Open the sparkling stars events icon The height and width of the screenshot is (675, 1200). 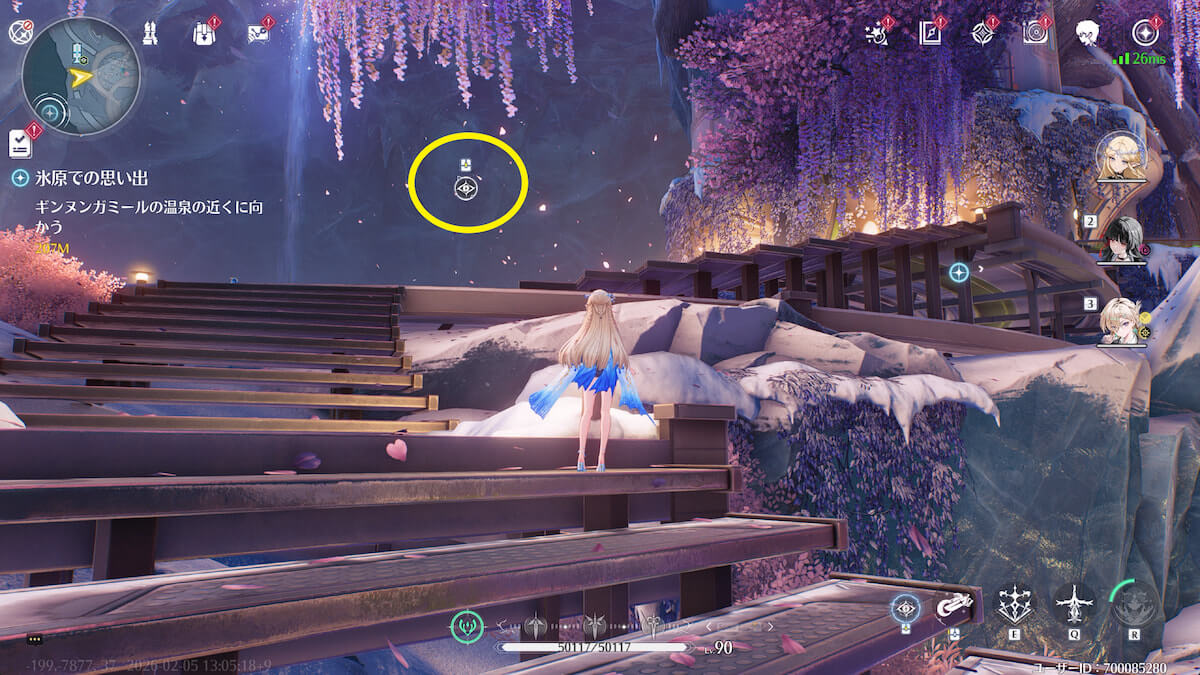click(877, 33)
